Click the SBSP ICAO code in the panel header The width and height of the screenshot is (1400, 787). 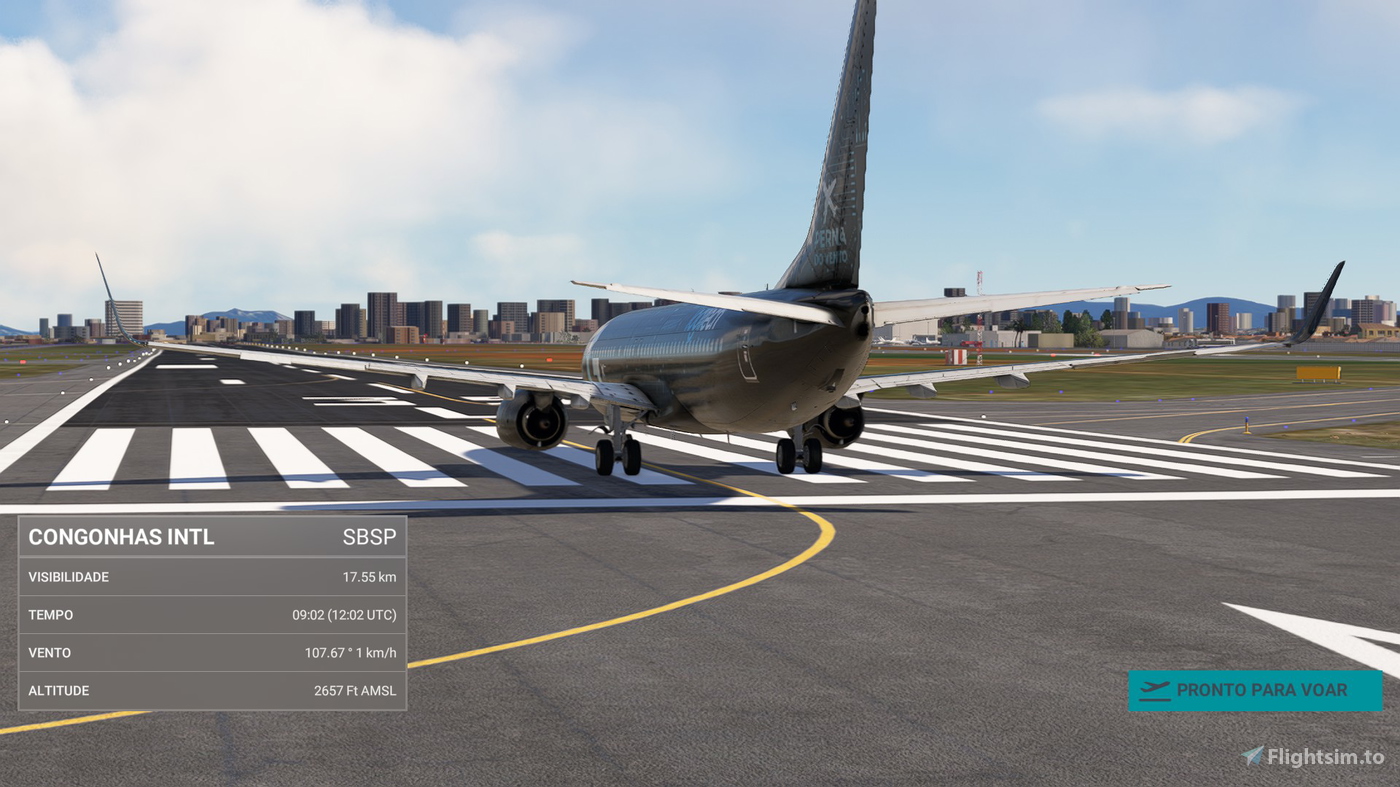pyautogui.click(x=370, y=536)
